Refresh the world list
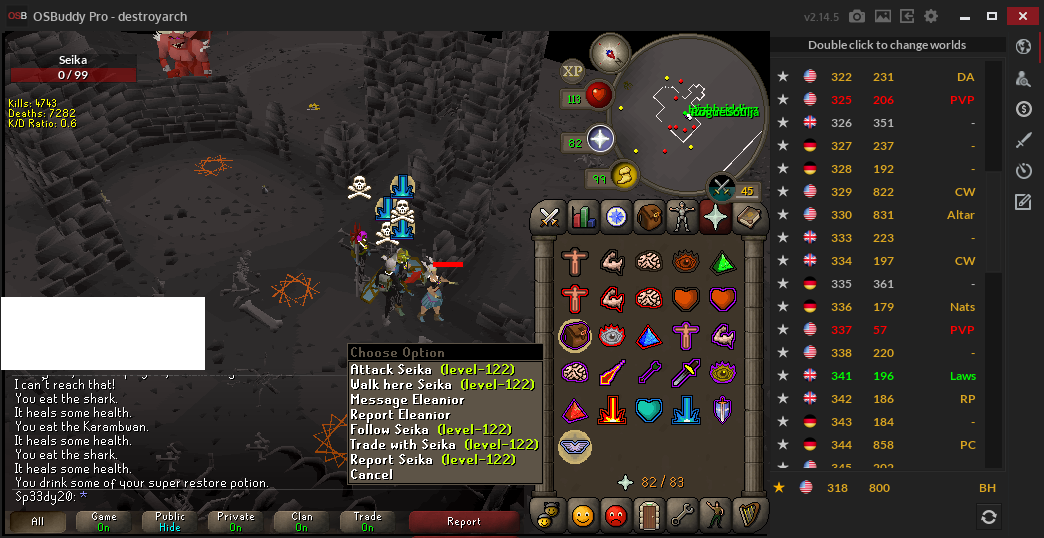The height and width of the screenshot is (538, 1044). [x=988, y=516]
